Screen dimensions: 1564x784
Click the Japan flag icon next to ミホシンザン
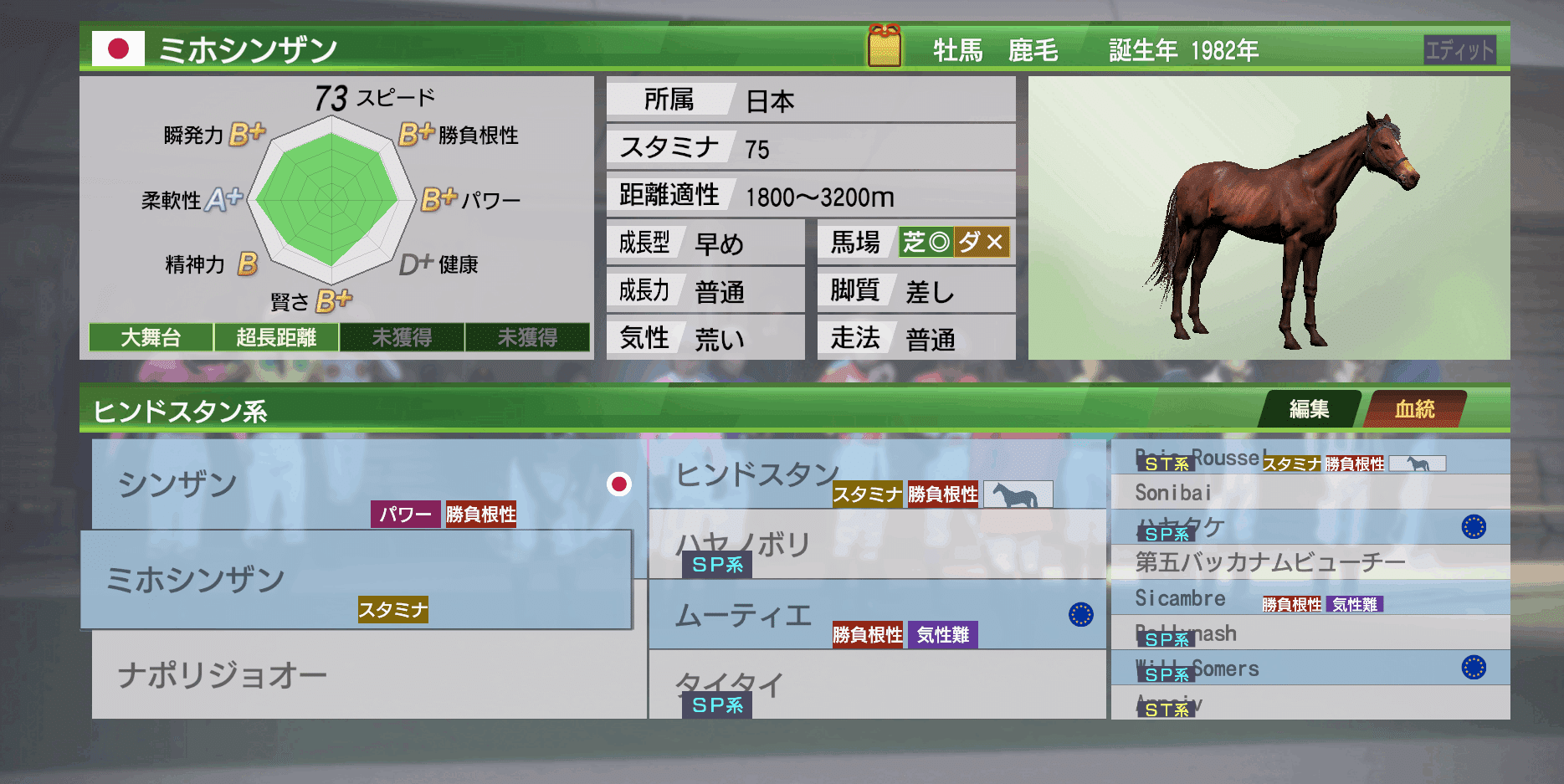119,50
